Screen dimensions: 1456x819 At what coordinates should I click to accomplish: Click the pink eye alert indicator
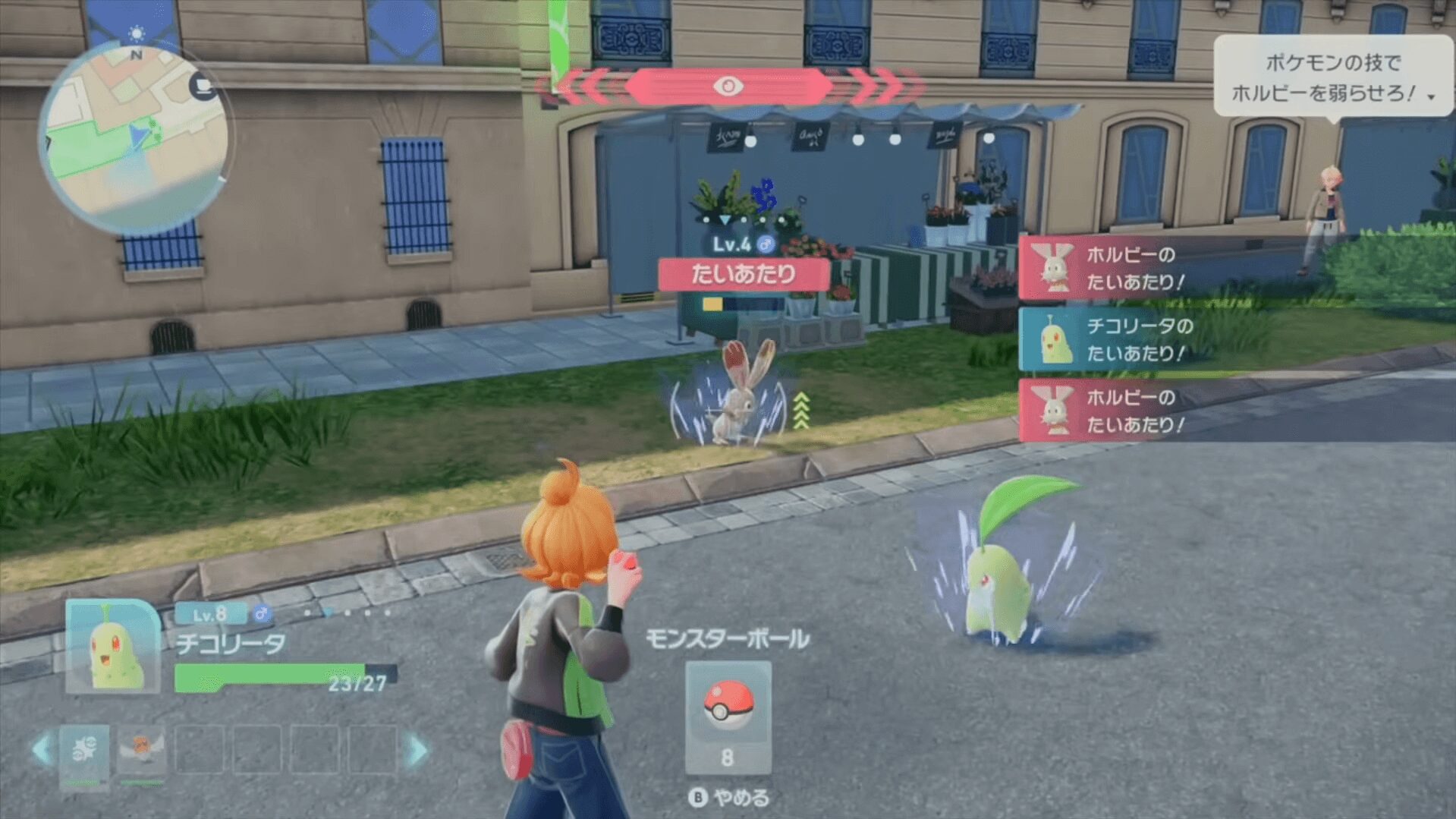(x=728, y=87)
